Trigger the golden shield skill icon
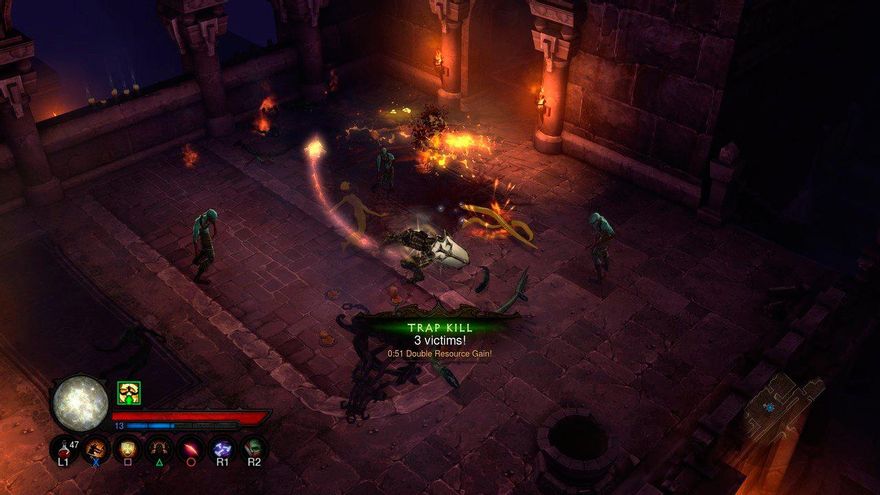This screenshot has height=495, width=880. (x=128, y=449)
